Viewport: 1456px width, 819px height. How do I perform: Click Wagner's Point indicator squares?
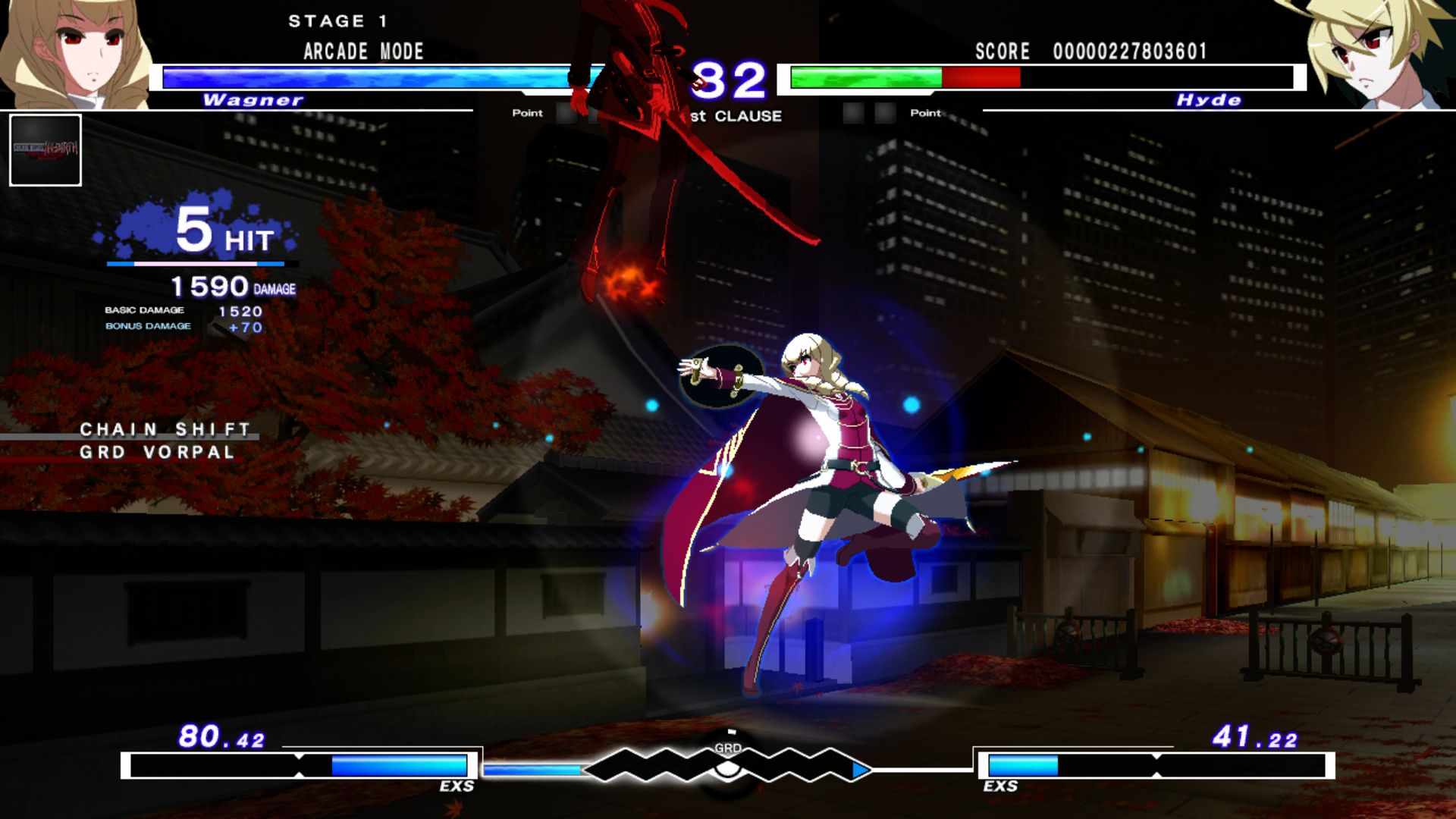pyautogui.click(x=576, y=114)
